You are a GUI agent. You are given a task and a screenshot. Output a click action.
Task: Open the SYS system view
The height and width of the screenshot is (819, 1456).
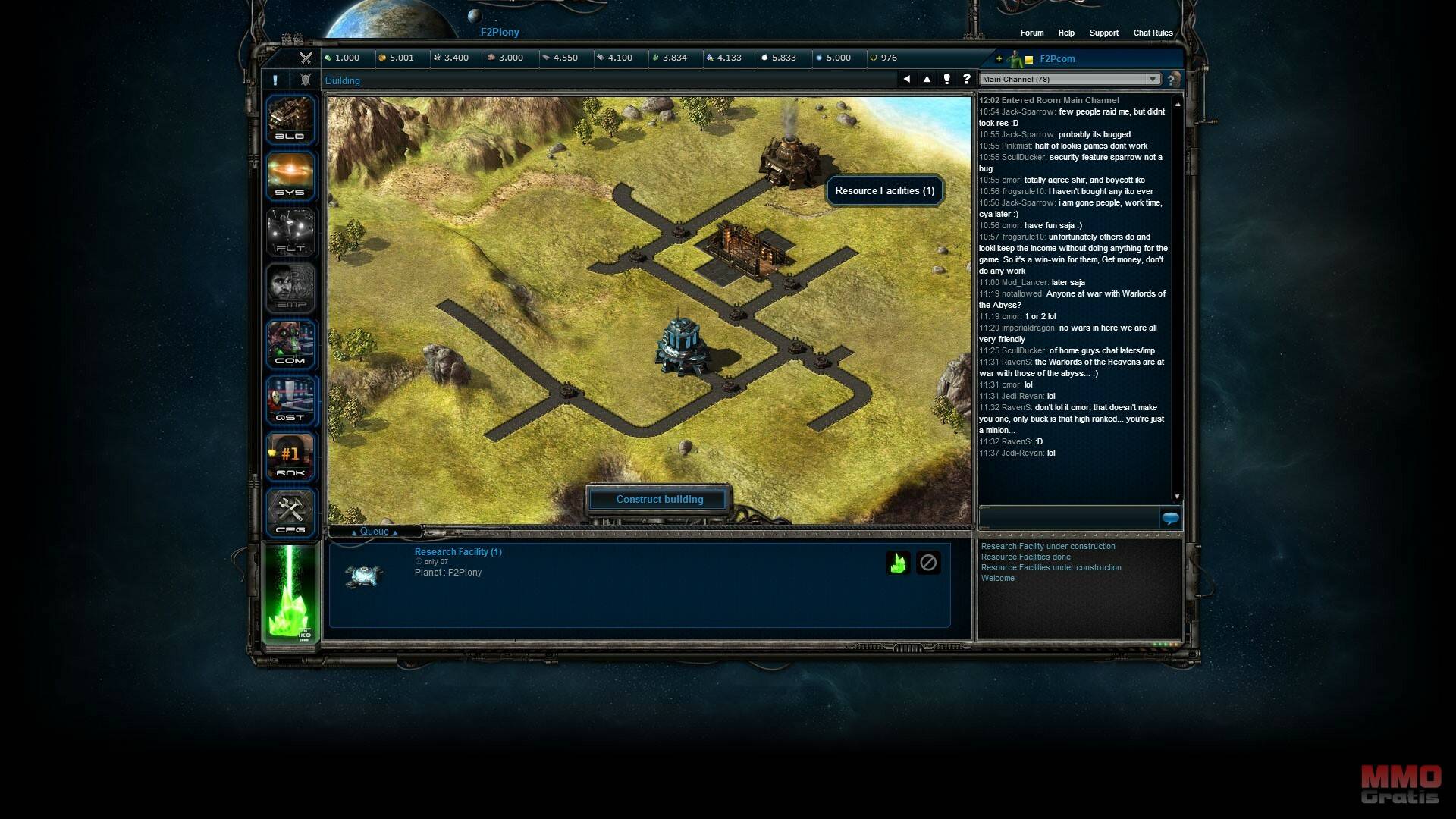(290, 175)
